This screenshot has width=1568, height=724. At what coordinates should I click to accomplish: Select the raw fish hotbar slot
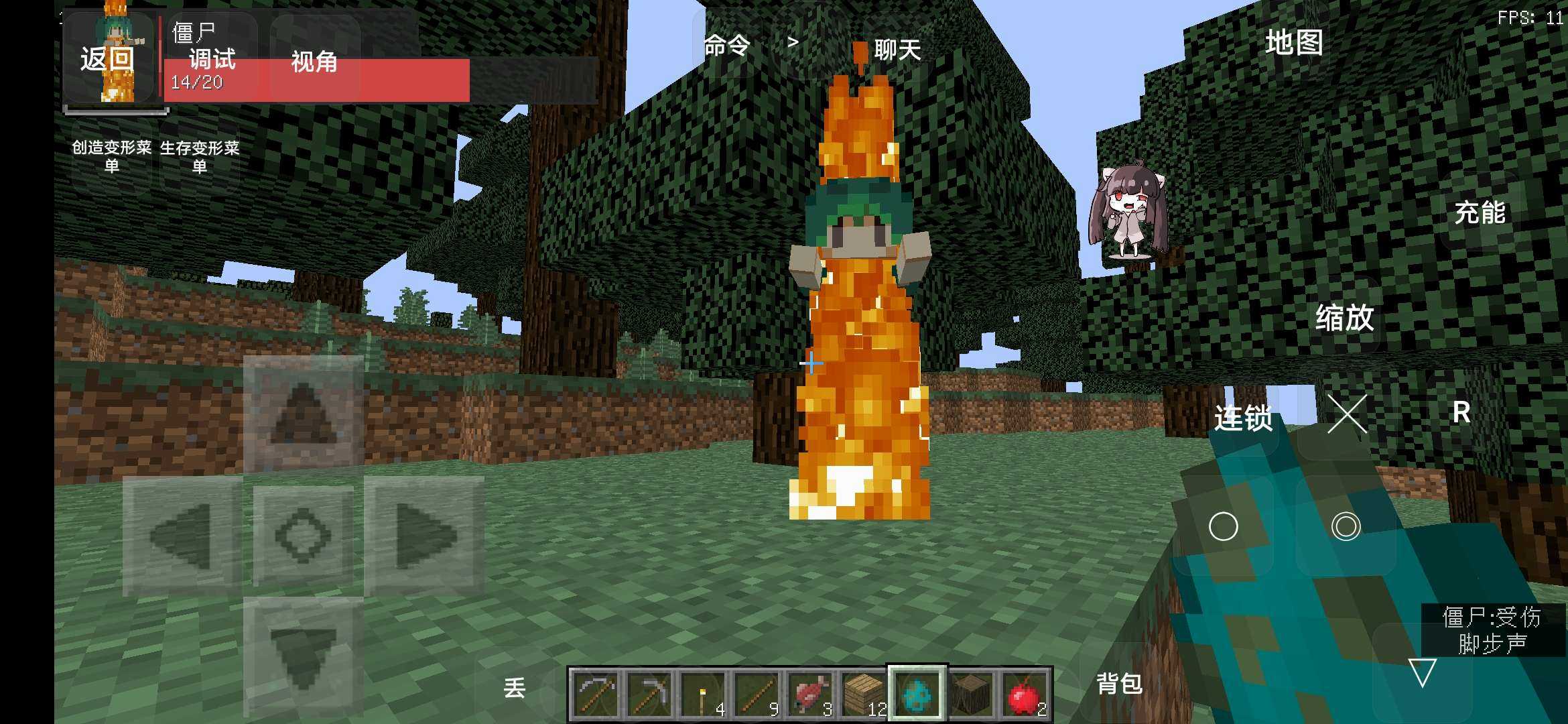pos(811,695)
